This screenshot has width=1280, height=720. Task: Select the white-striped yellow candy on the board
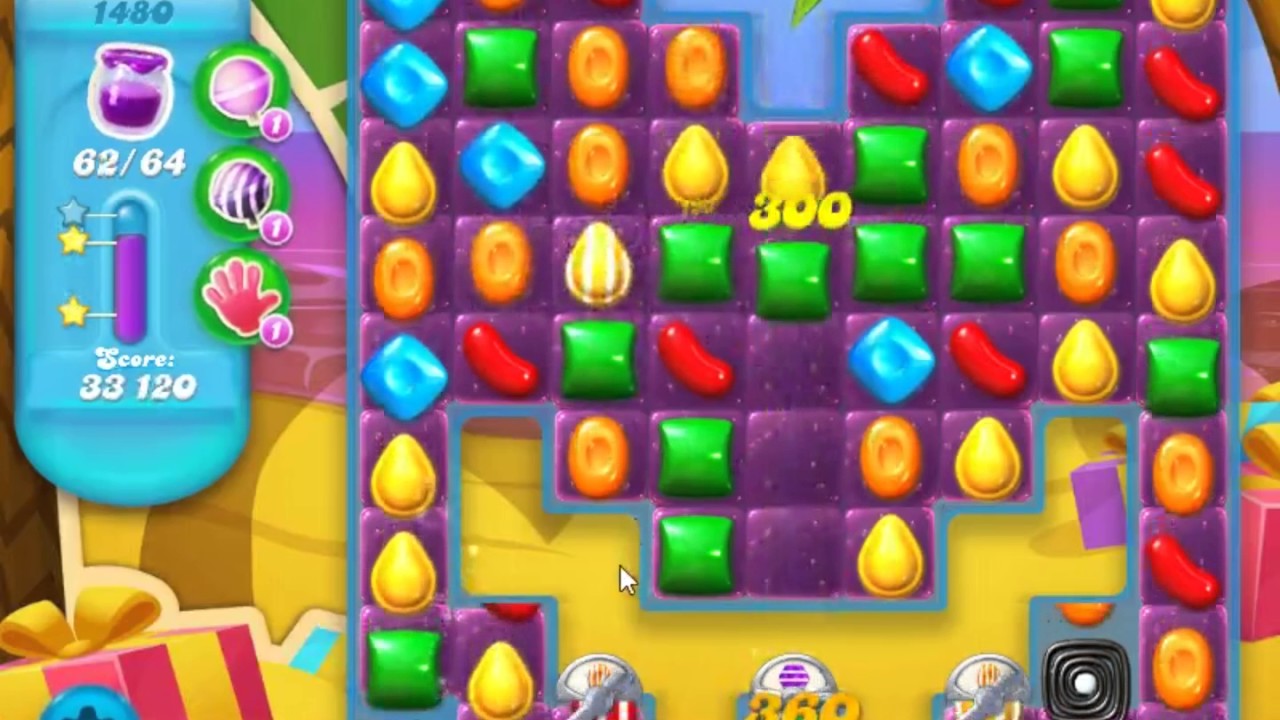click(x=598, y=265)
